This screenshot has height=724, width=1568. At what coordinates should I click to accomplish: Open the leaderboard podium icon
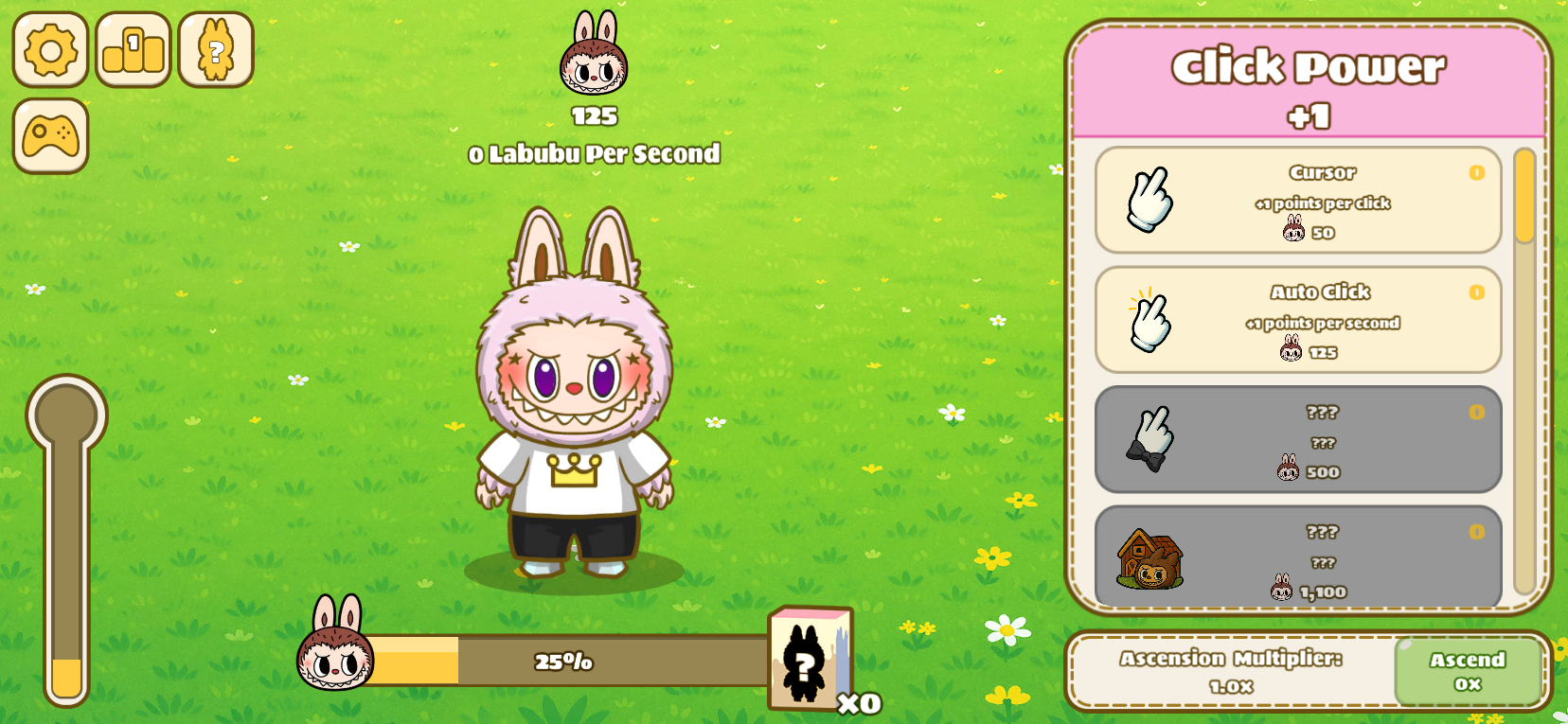[132, 50]
